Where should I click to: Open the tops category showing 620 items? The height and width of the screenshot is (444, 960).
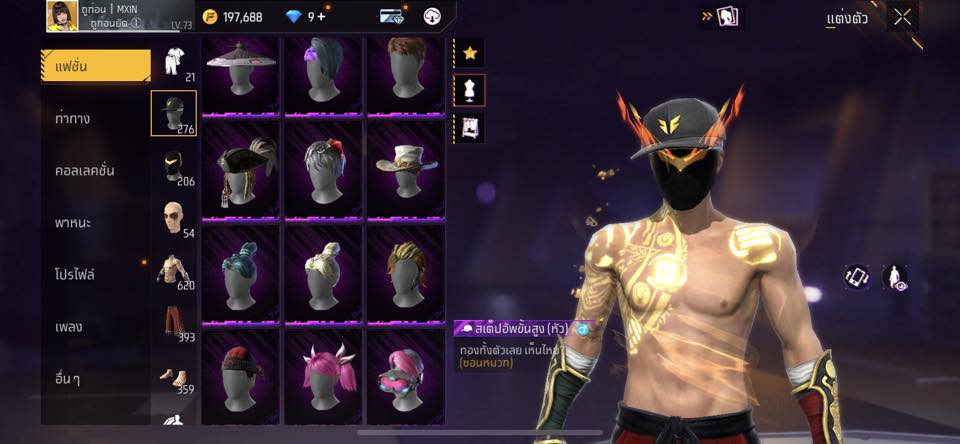point(174,271)
